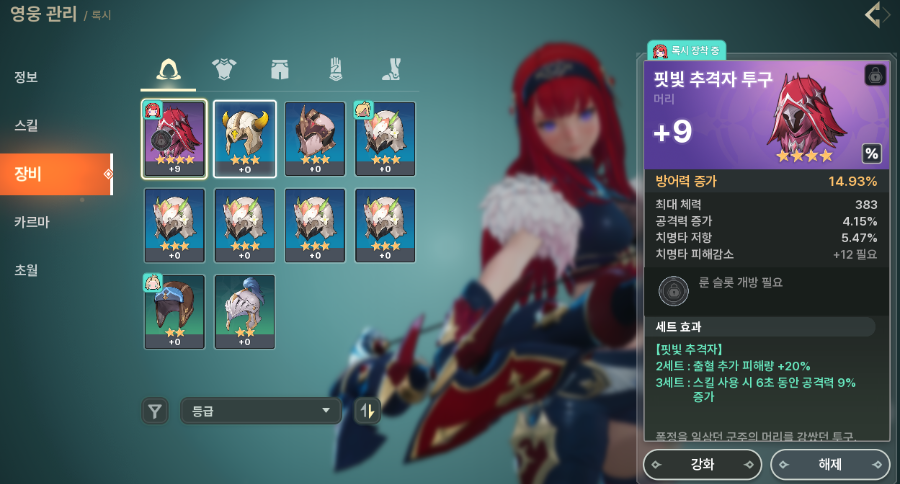This screenshot has height=484, width=900.
Task: Switch to the 카르마 section
Action: (31, 222)
